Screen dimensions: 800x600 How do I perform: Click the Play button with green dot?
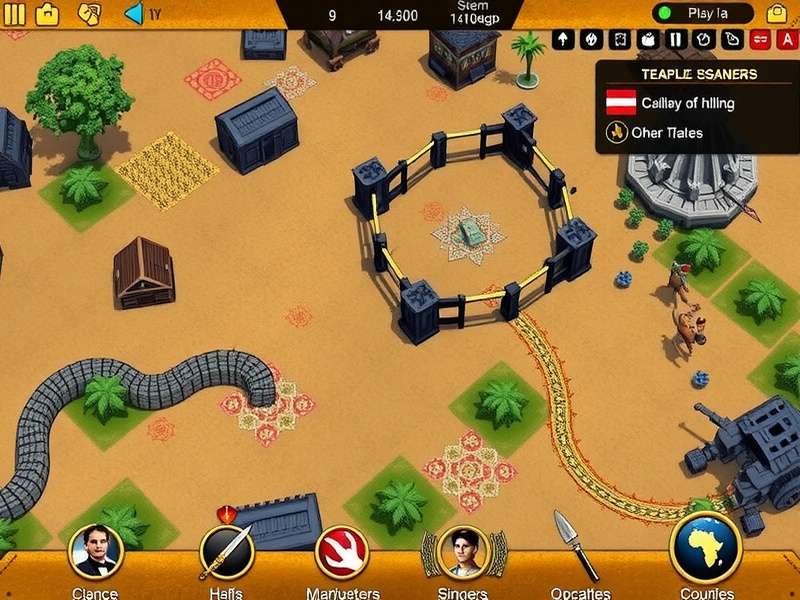click(x=703, y=14)
